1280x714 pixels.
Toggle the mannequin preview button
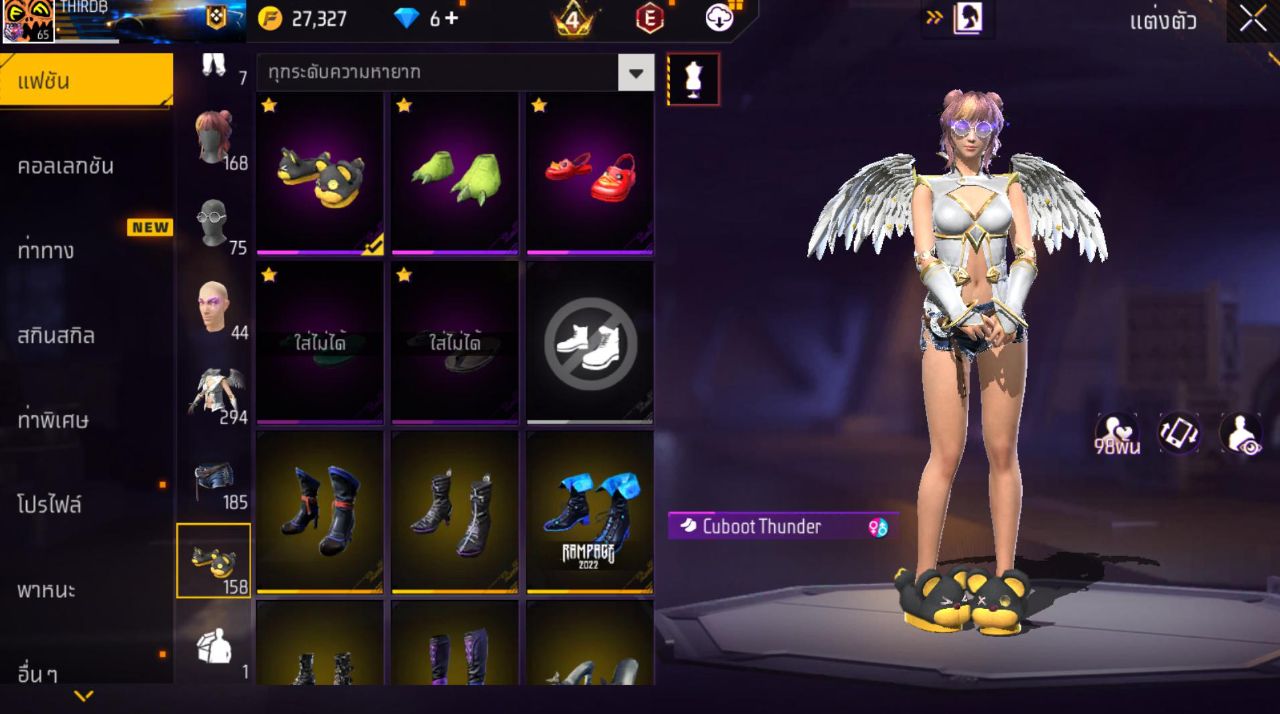point(693,79)
